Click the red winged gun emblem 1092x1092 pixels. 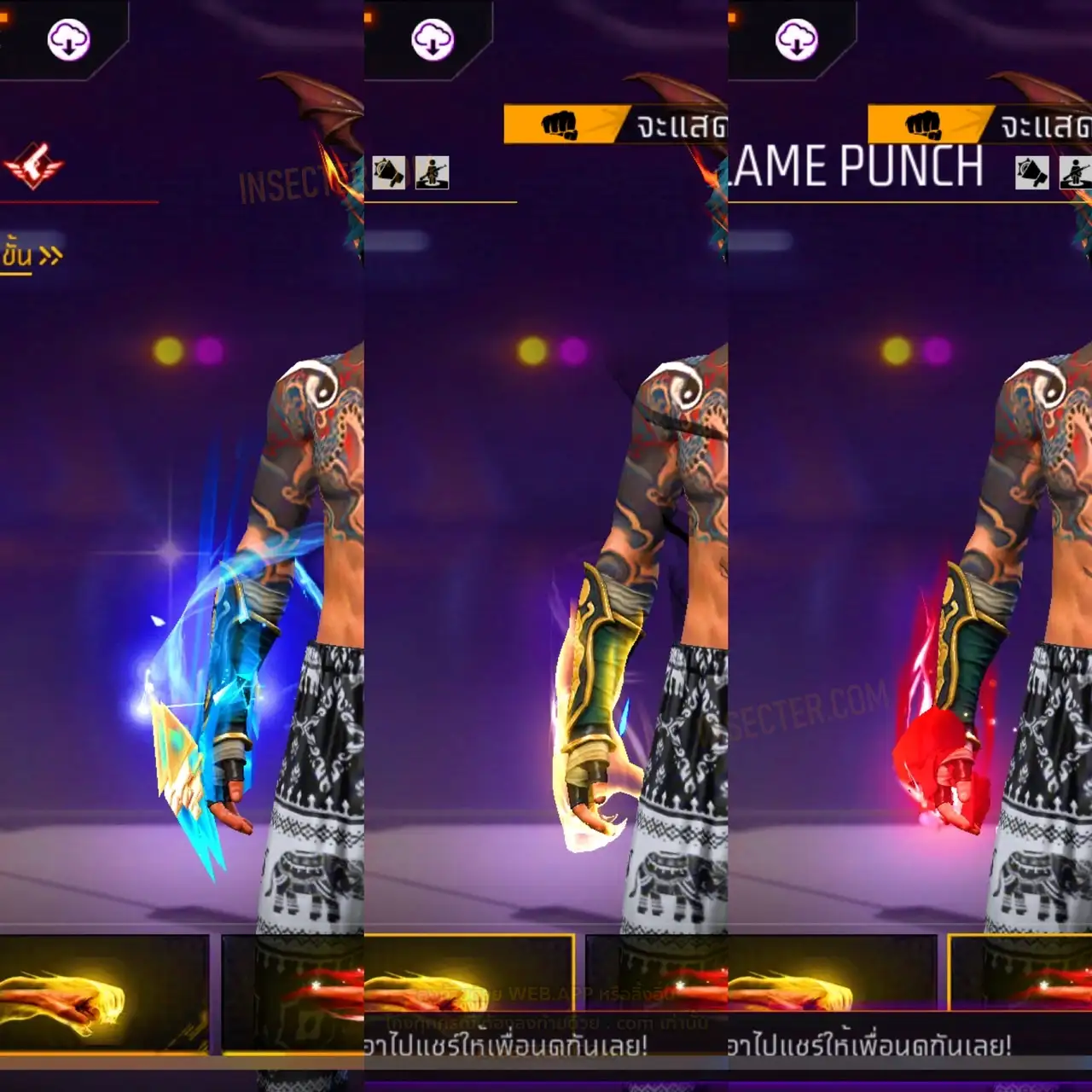(x=33, y=165)
